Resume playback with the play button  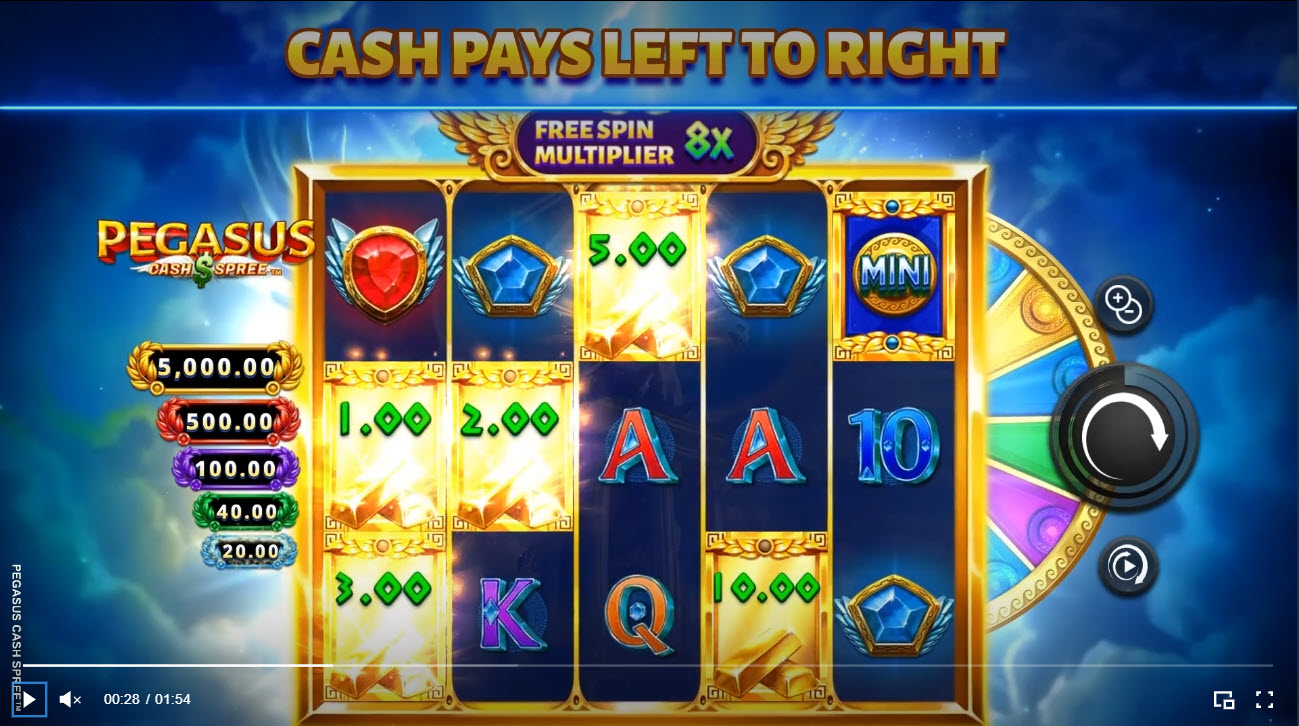click(x=29, y=699)
